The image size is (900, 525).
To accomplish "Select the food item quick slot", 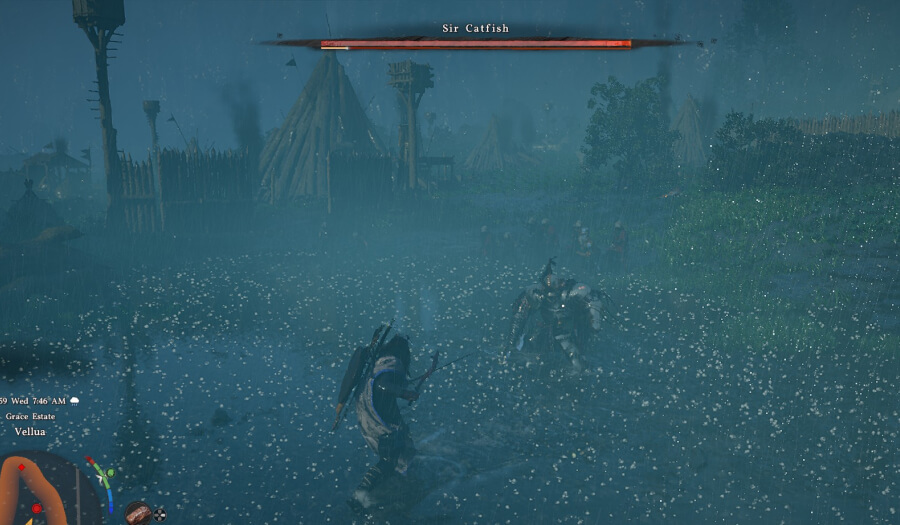I will (137, 512).
